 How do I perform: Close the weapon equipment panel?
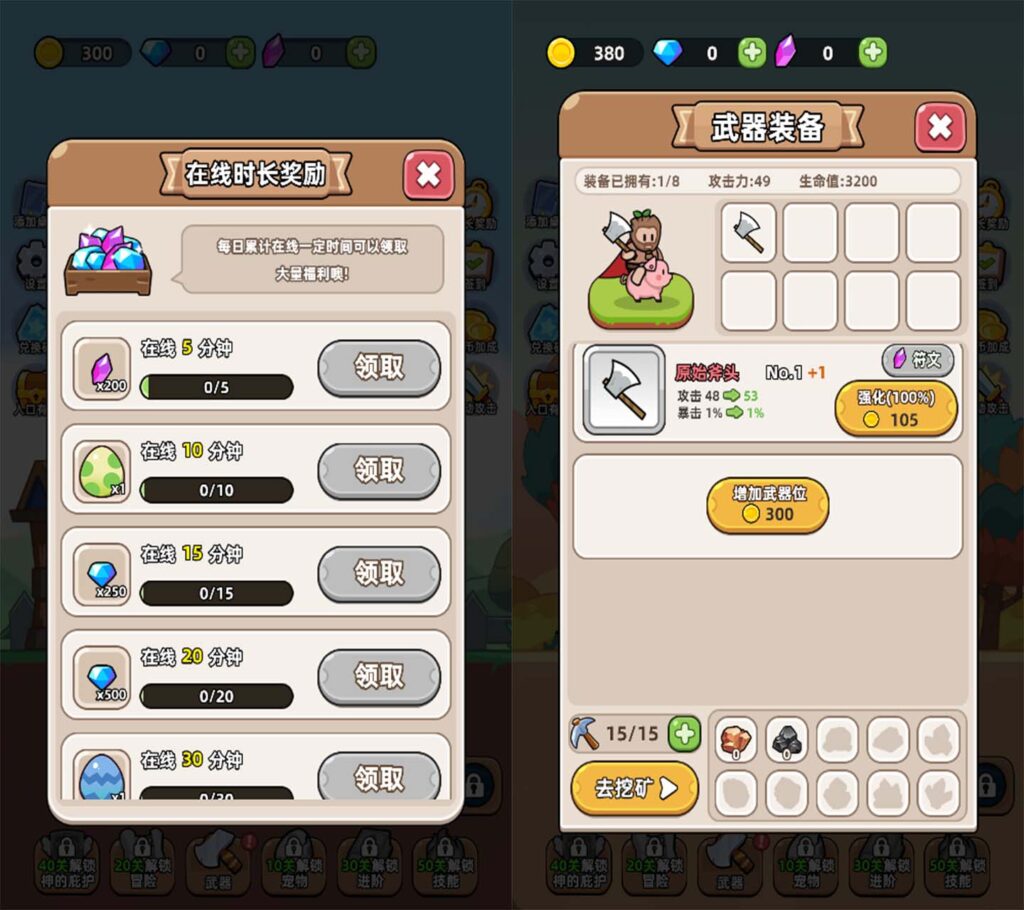point(940,127)
